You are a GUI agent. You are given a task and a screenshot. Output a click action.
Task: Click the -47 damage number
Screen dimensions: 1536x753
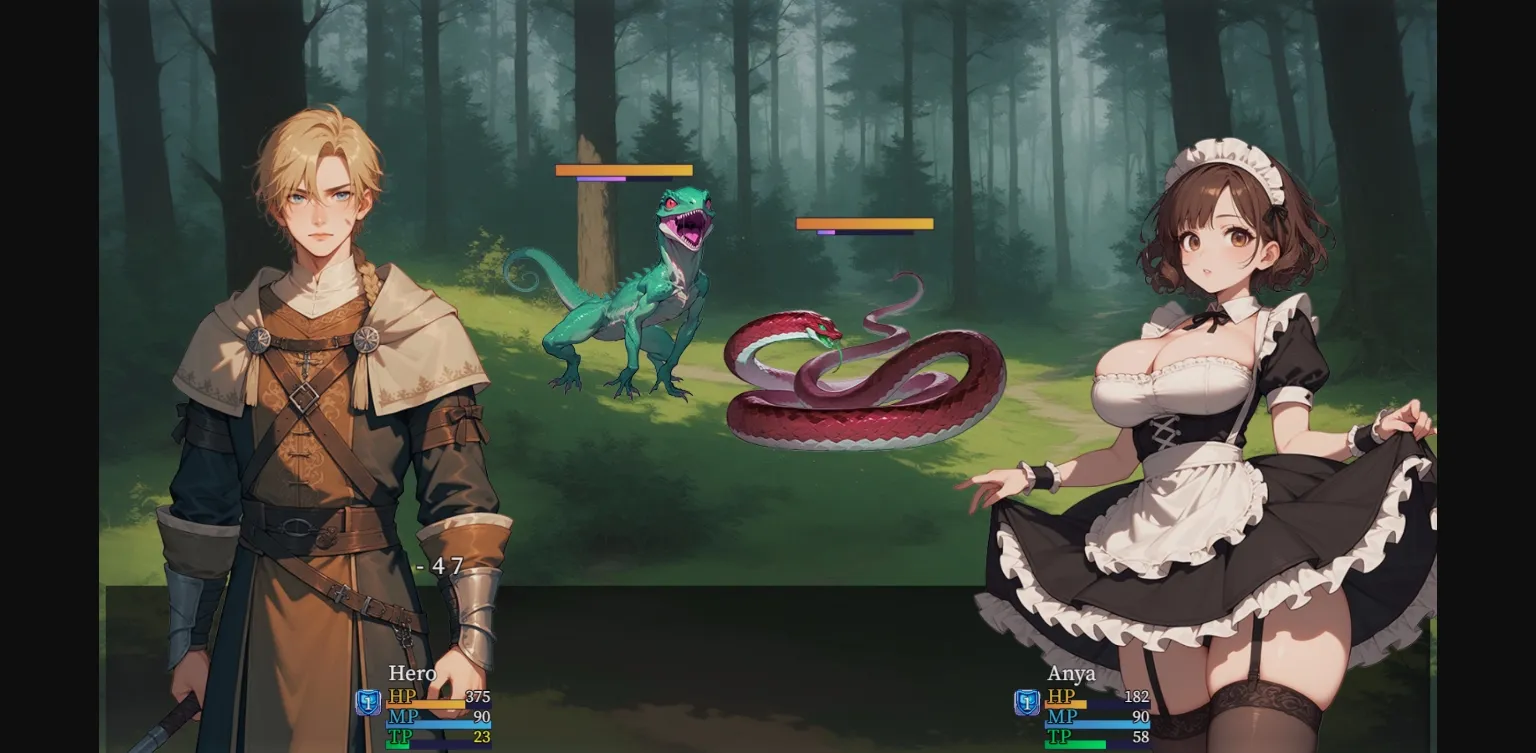tap(440, 565)
